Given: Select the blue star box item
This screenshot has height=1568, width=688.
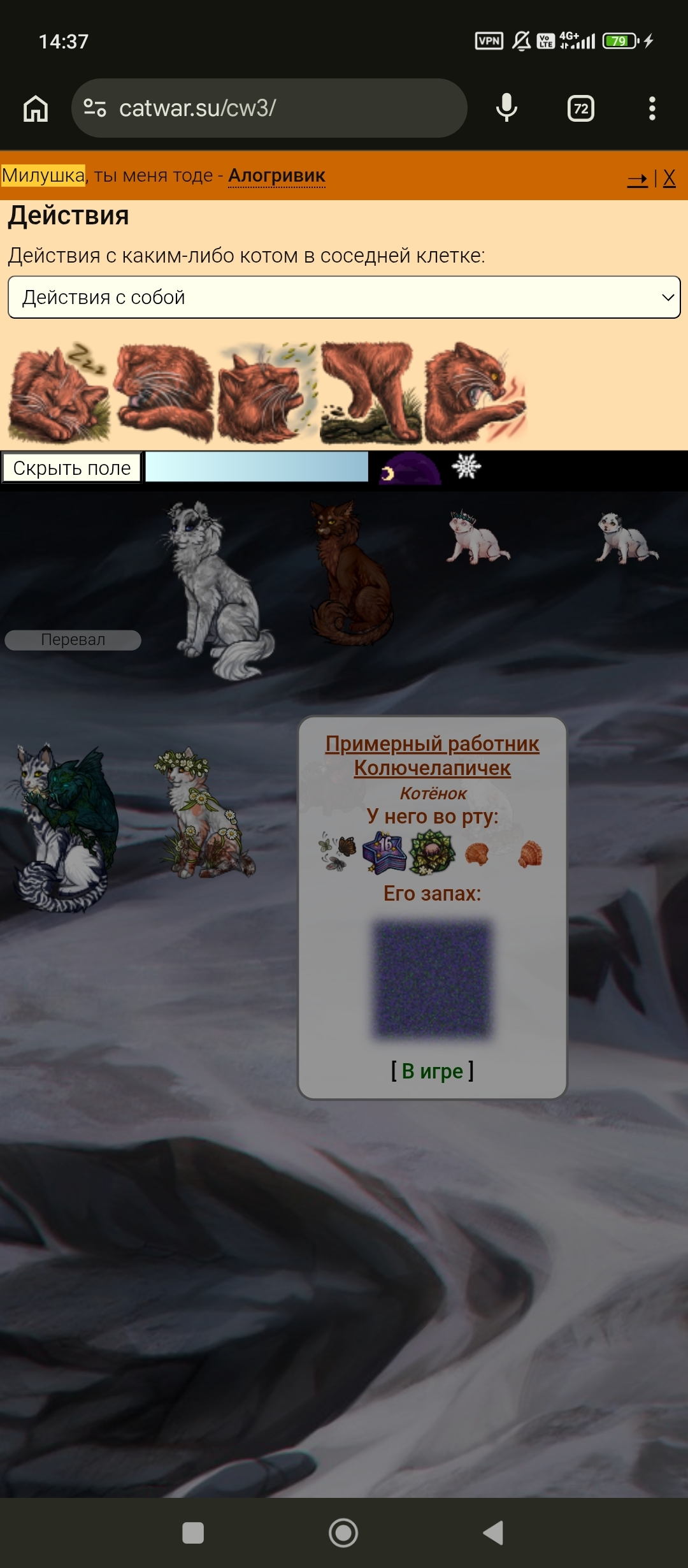Looking at the screenshot, I should pos(384,853).
